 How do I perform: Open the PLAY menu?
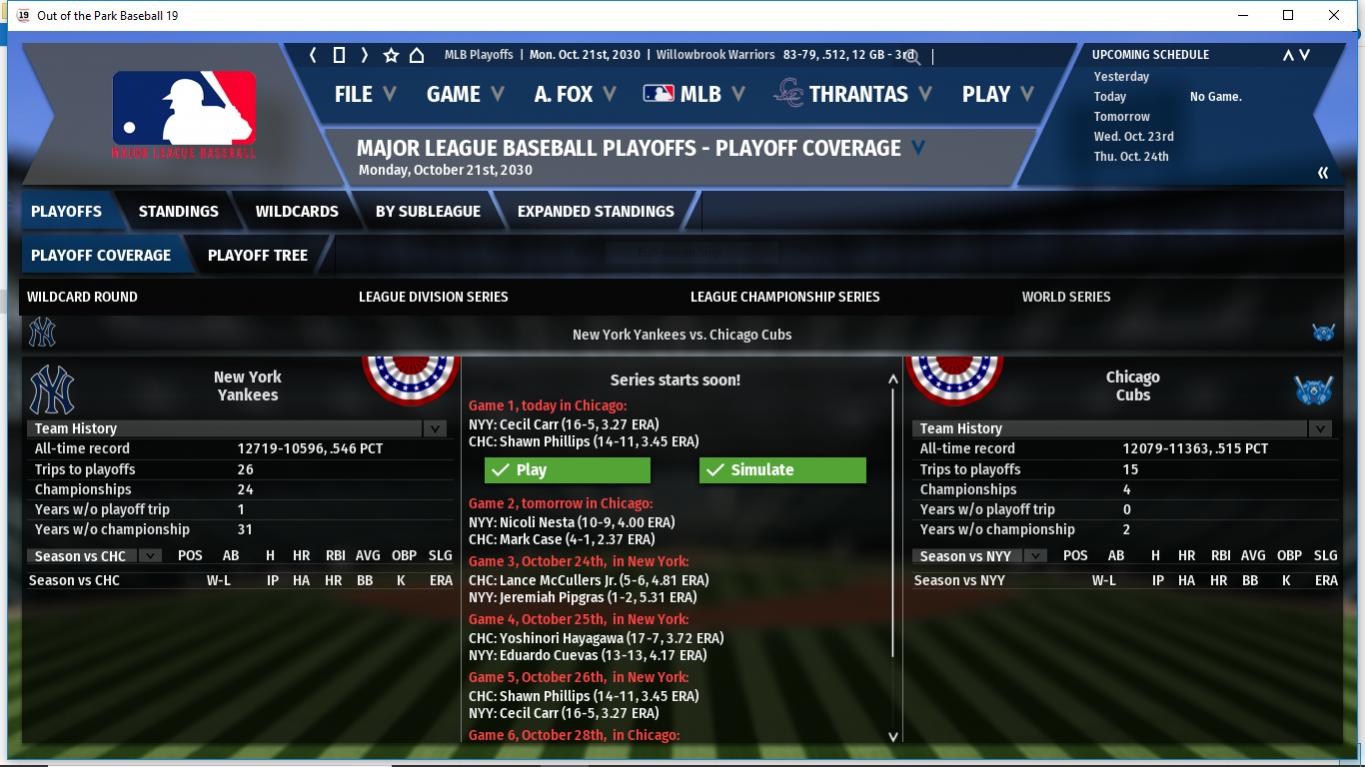(996, 94)
